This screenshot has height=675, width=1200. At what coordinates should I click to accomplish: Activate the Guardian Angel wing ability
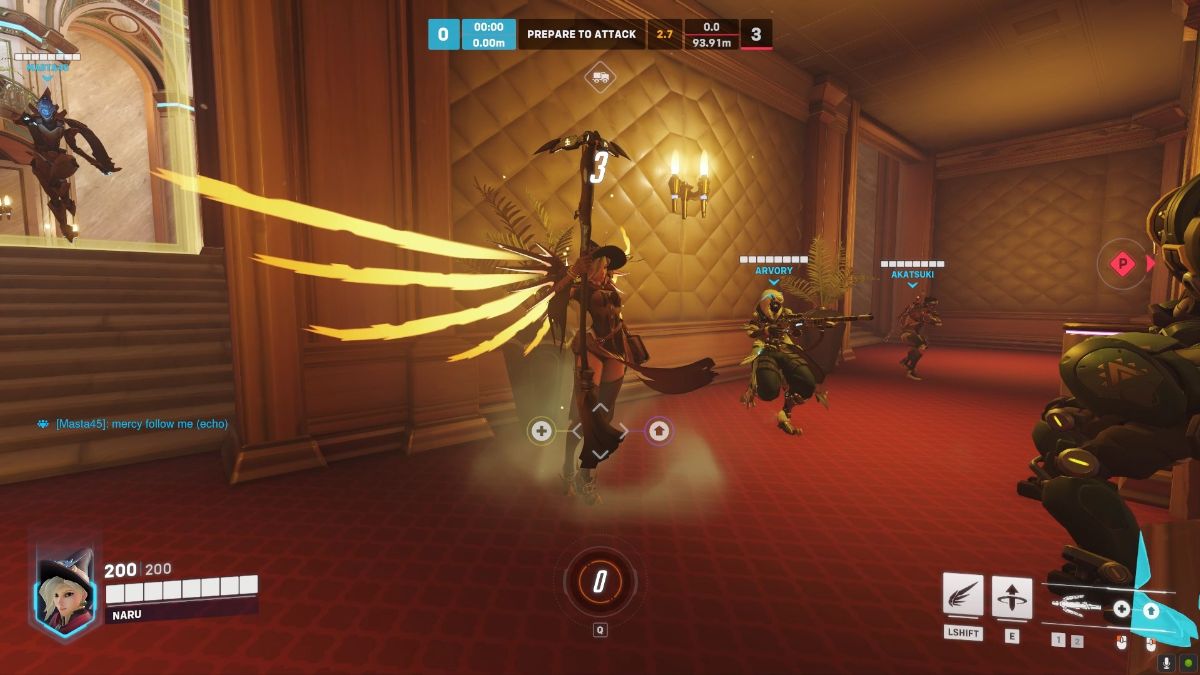coord(963,596)
